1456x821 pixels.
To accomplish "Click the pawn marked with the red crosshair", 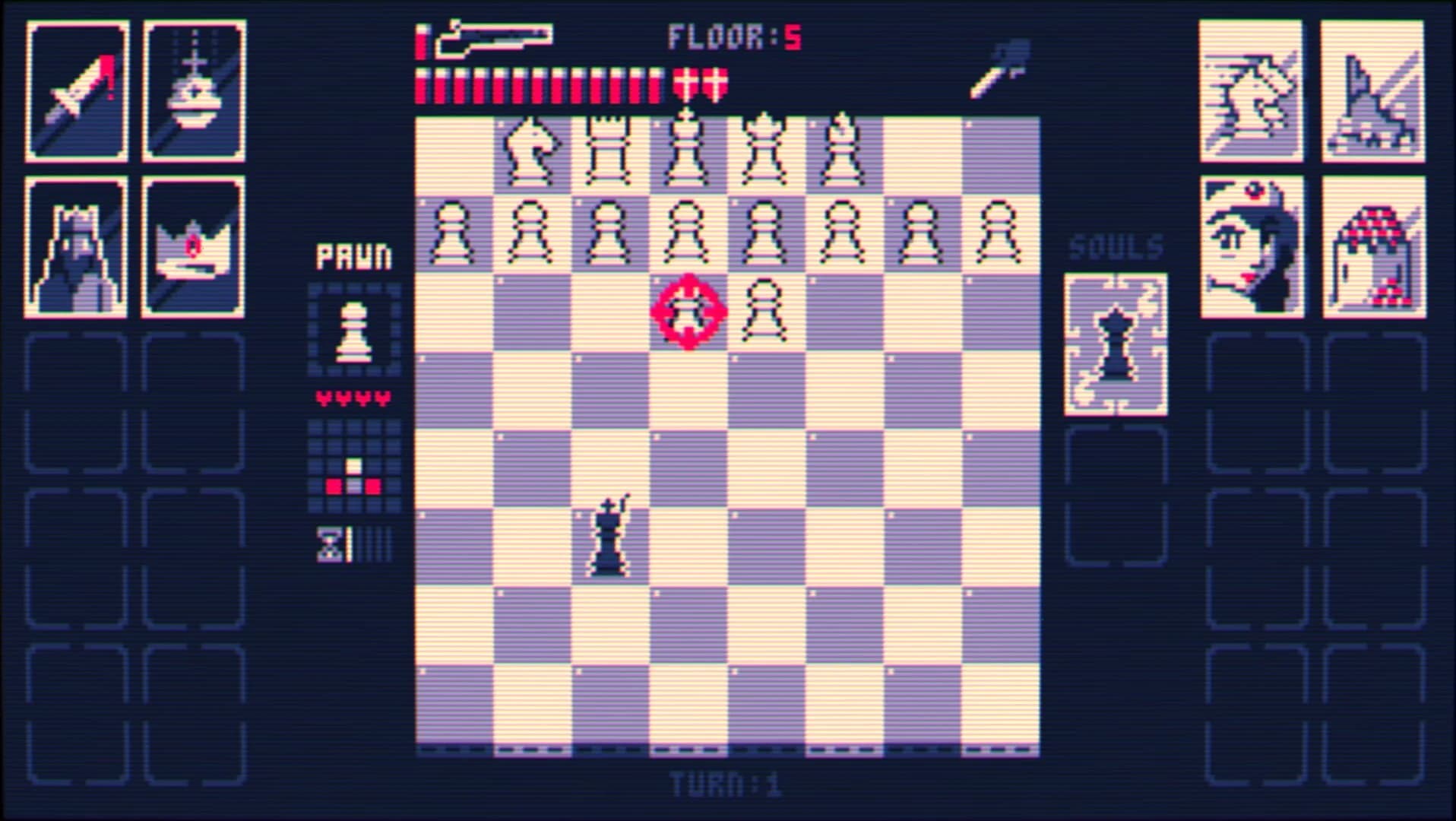I will click(688, 312).
